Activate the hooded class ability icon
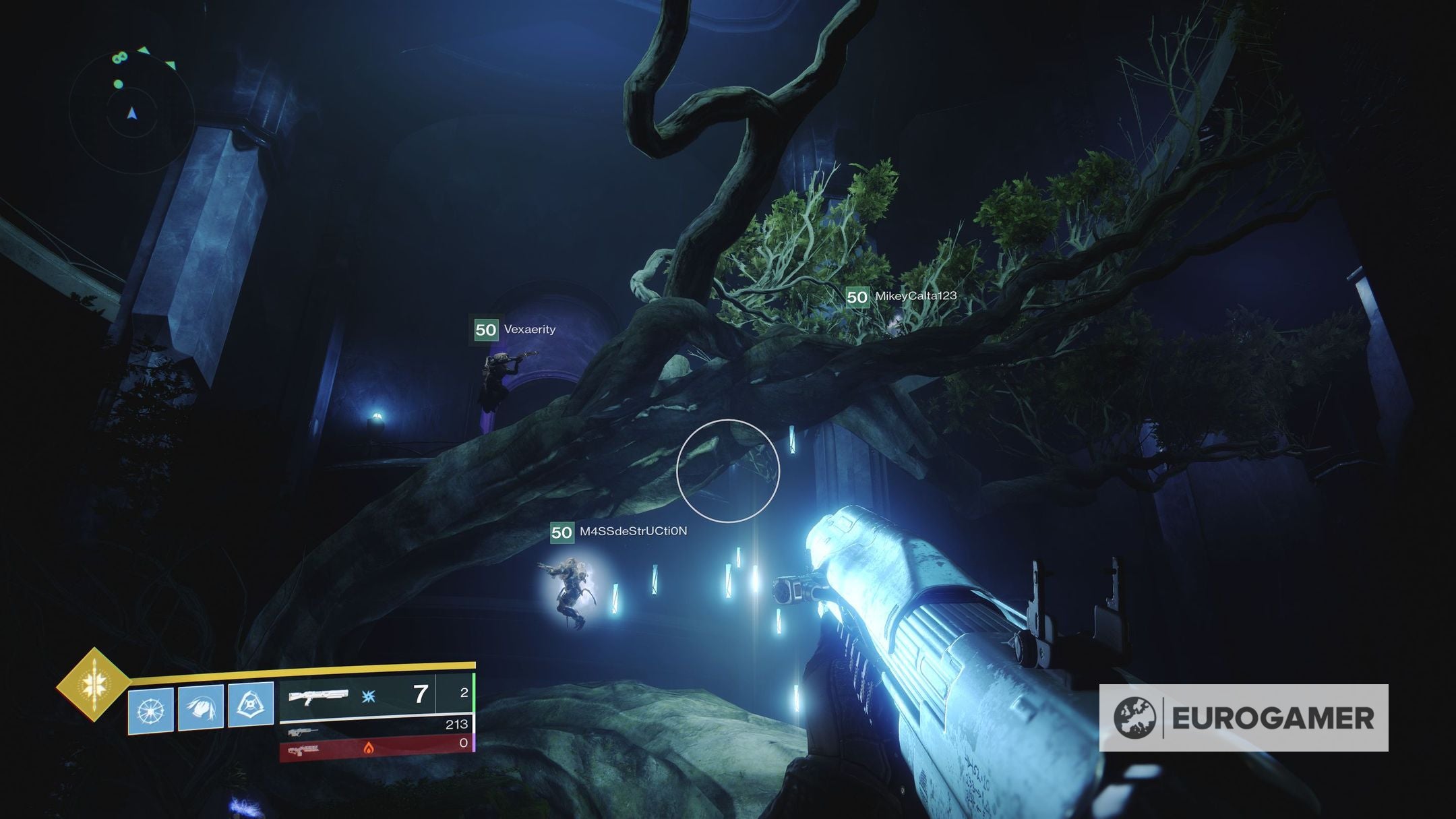Screen dimensions: 1456x819 [x=251, y=705]
